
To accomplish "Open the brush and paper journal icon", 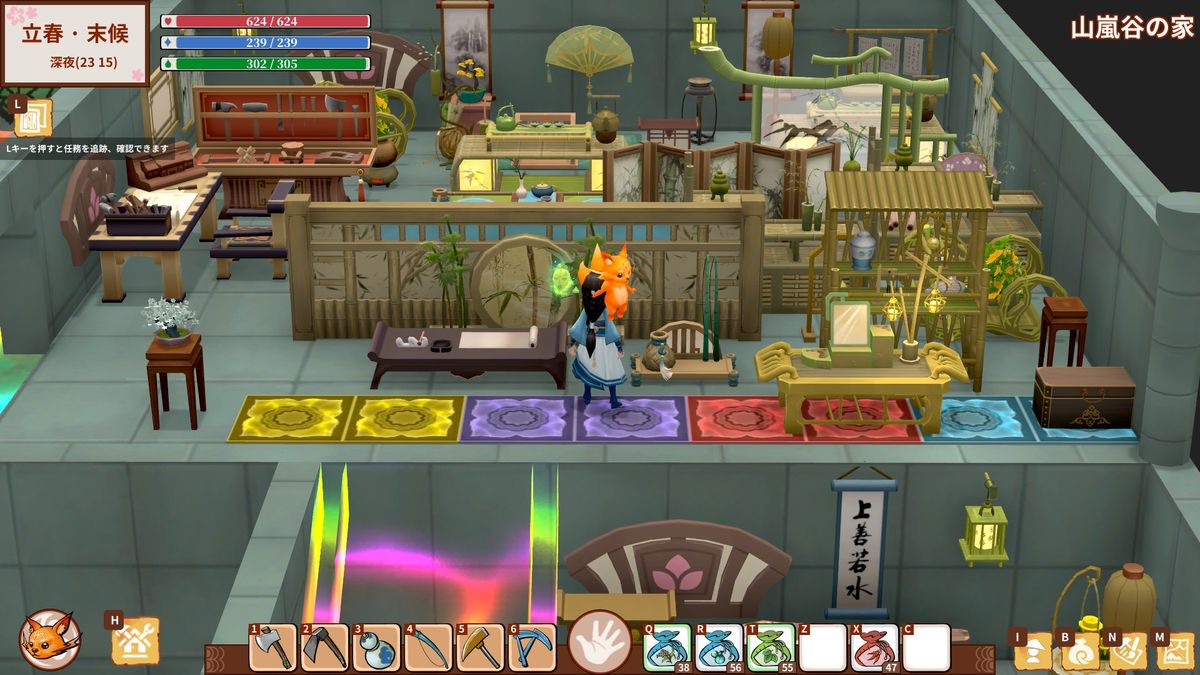I will pos(1127,651).
